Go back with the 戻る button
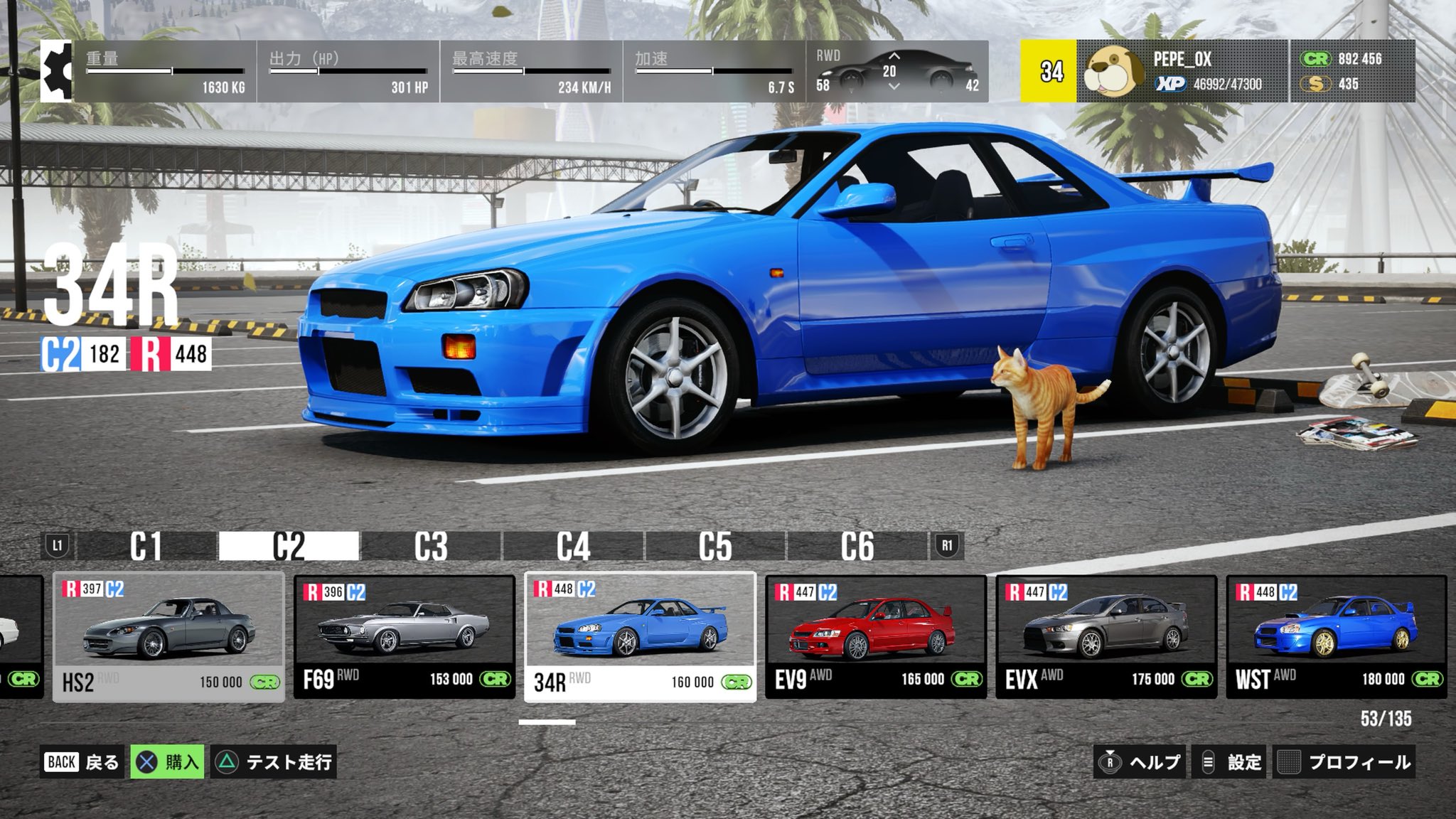Screen dimensions: 1456x819 pos(82,762)
